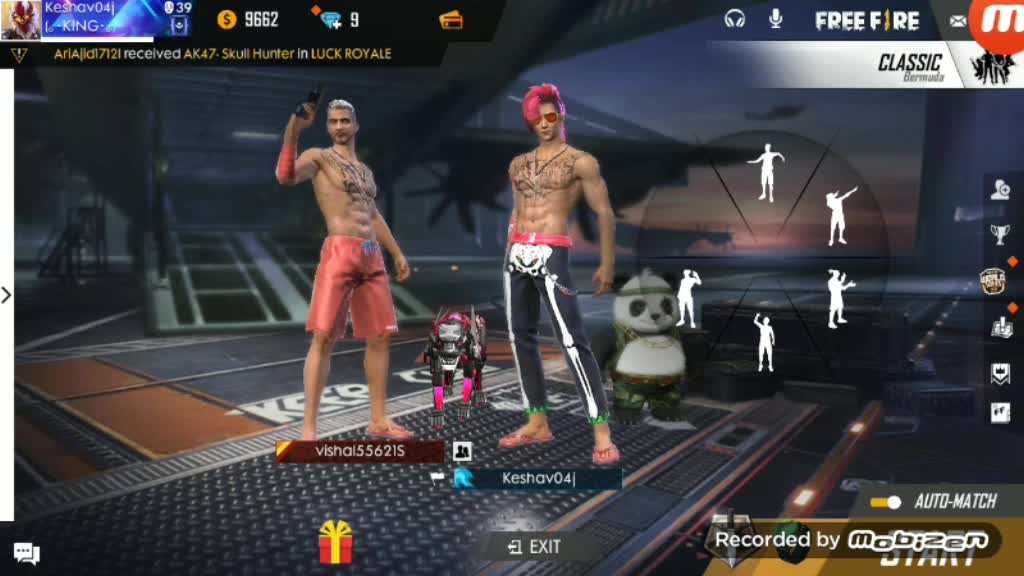This screenshot has width=1024, height=576.
Task: Toggle the headphone voice output icon
Action: [735, 19]
